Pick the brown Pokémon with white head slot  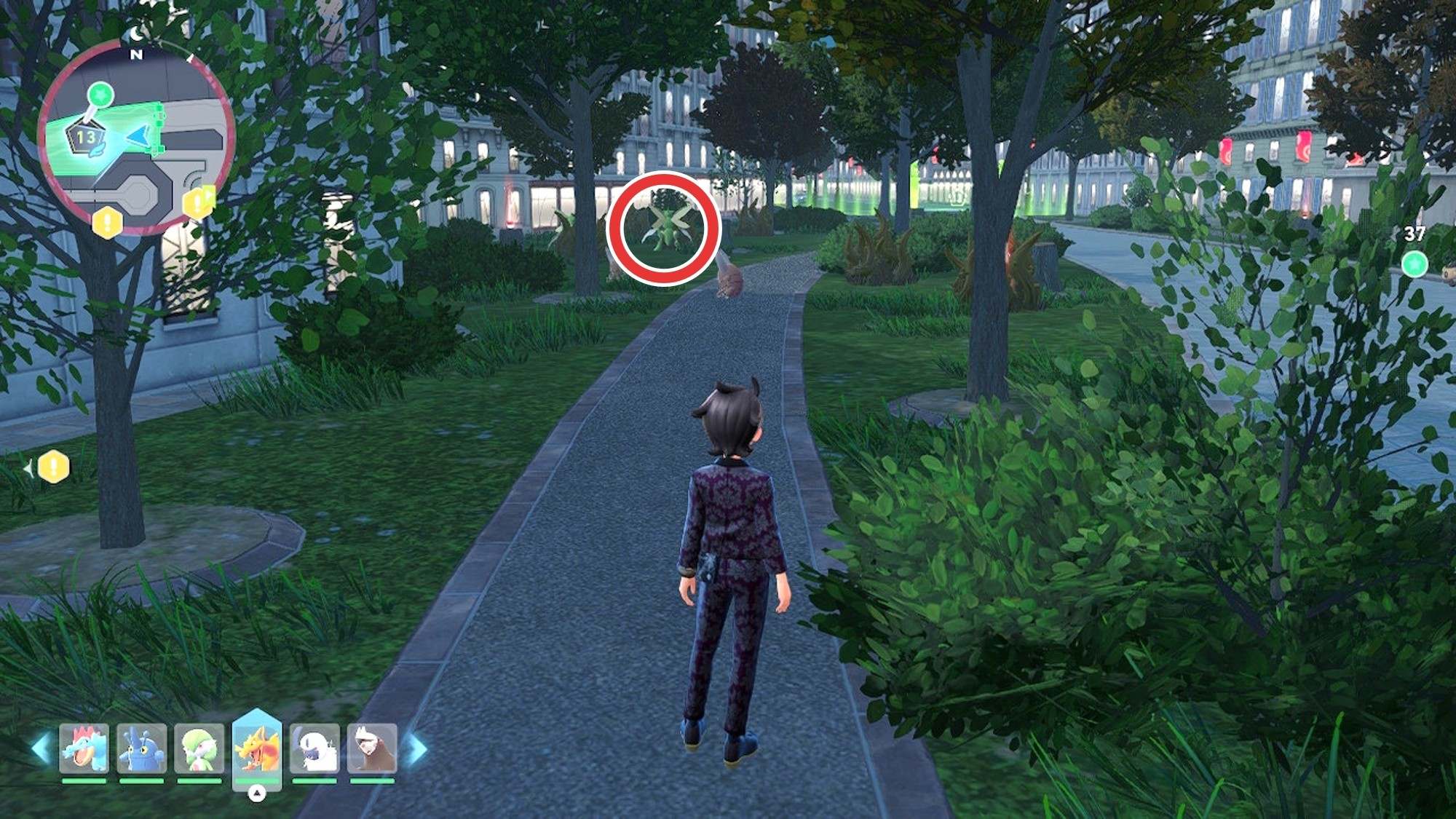click(x=372, y=748)
